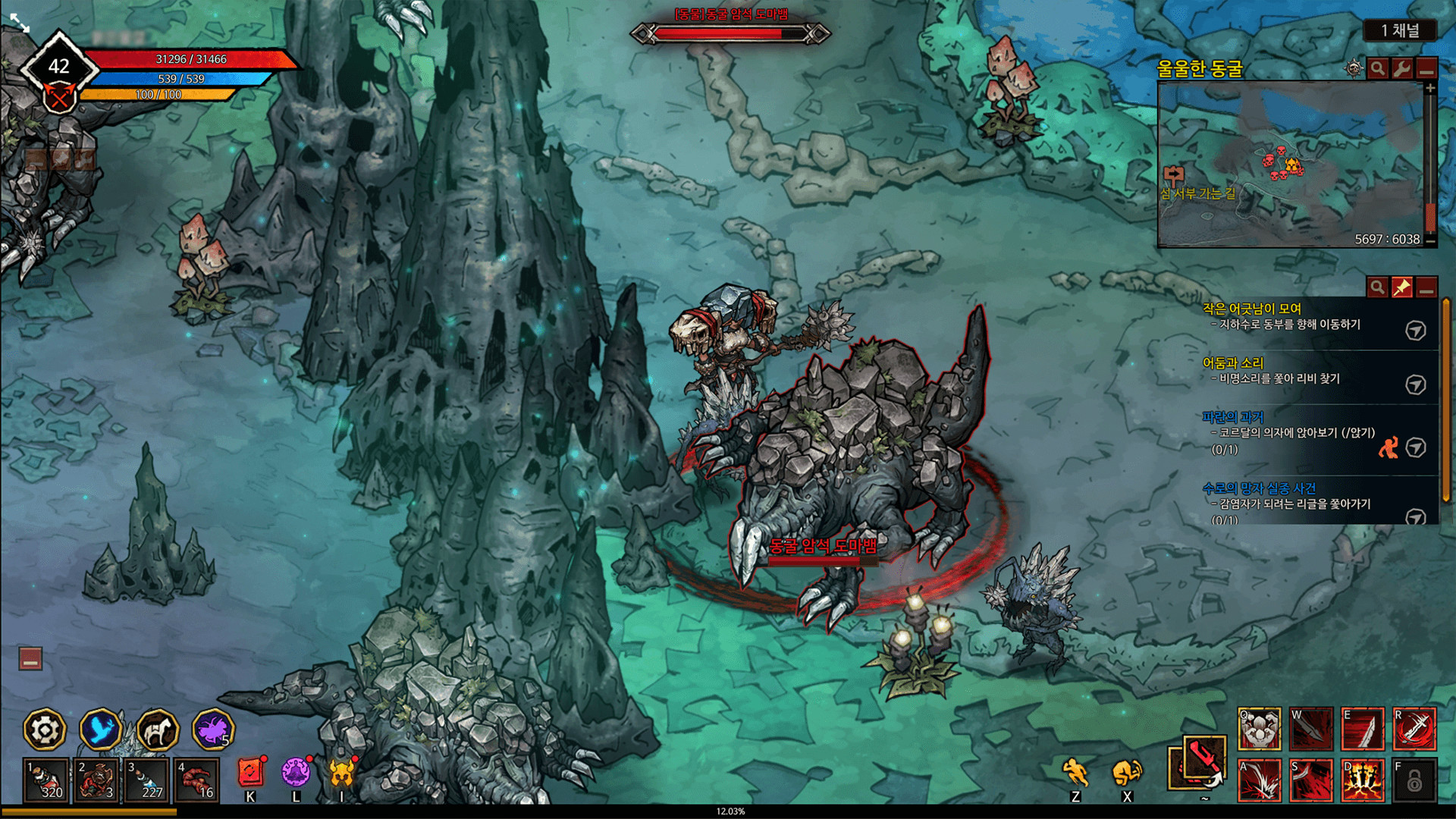Open minimap options with the wrench icon
The width and height of the screenshot is (1456, 819).
coord(1401,70)
